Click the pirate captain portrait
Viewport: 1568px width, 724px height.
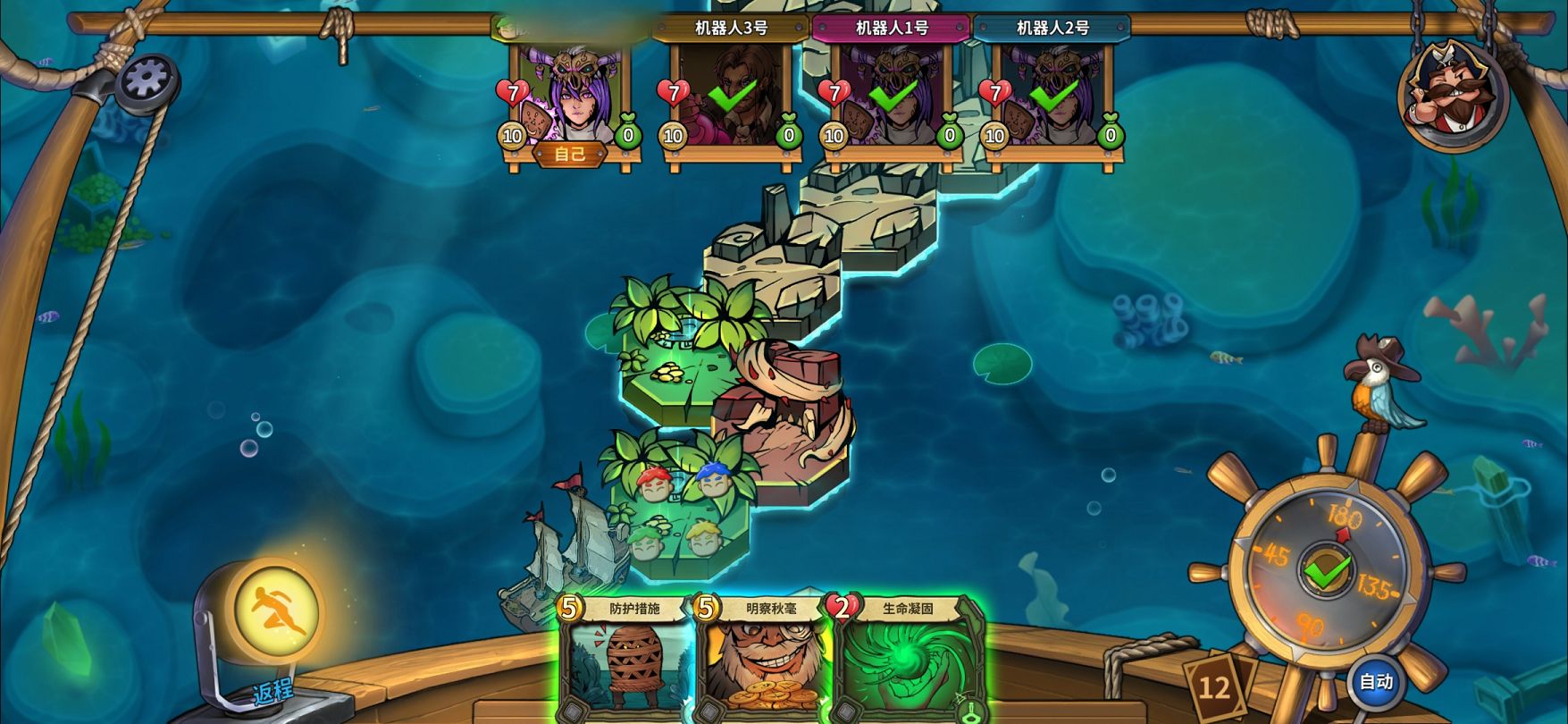[1452, 92]
